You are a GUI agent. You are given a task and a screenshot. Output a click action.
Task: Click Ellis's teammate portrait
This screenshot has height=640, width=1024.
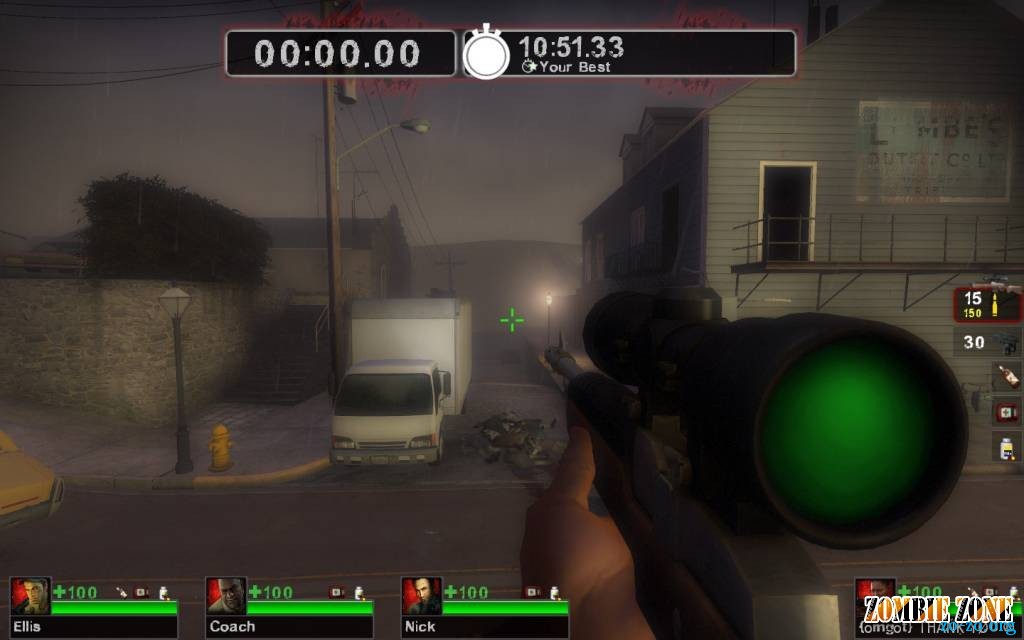[30, 596]
